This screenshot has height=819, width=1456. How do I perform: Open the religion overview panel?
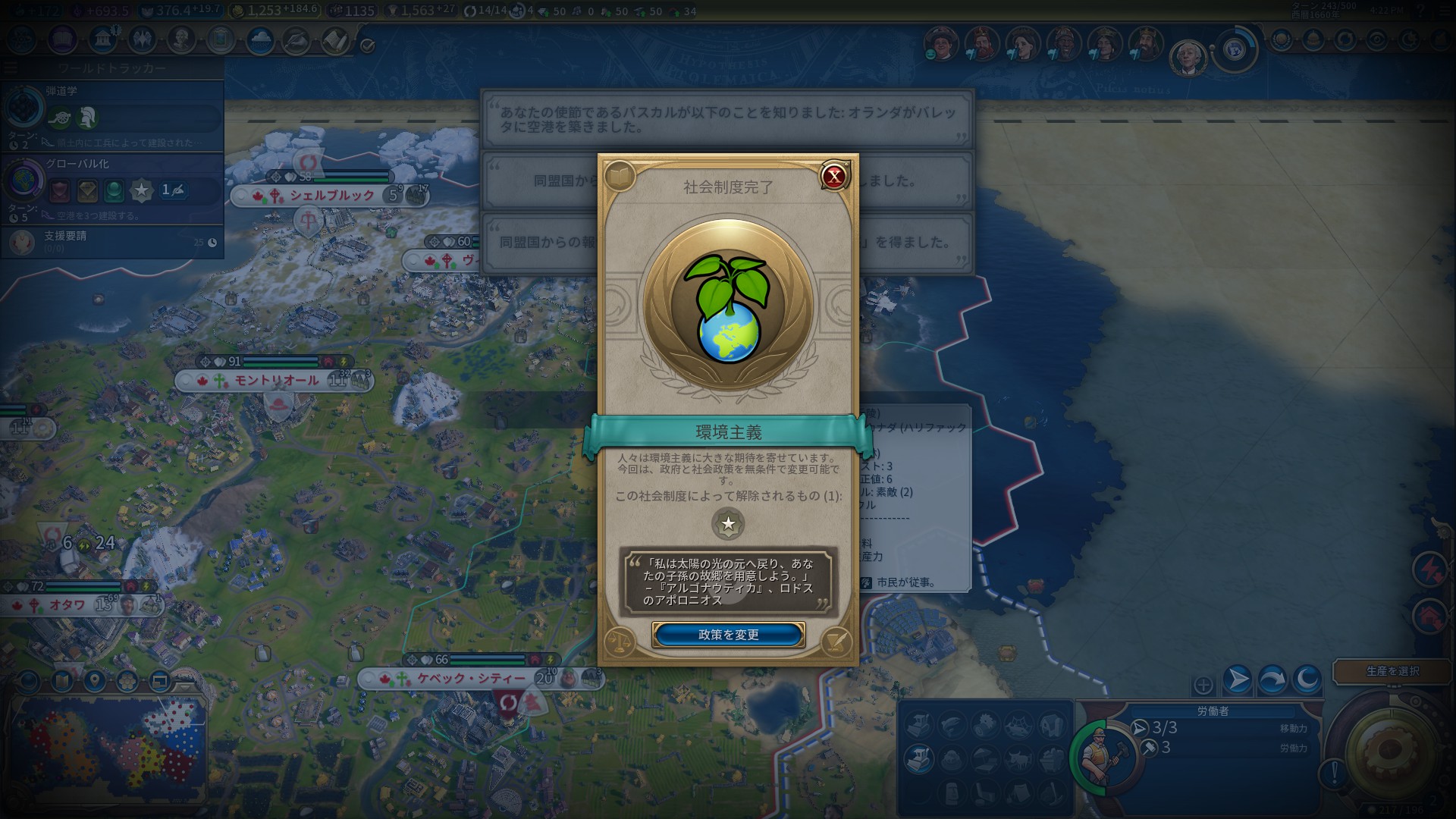point(141,42)
